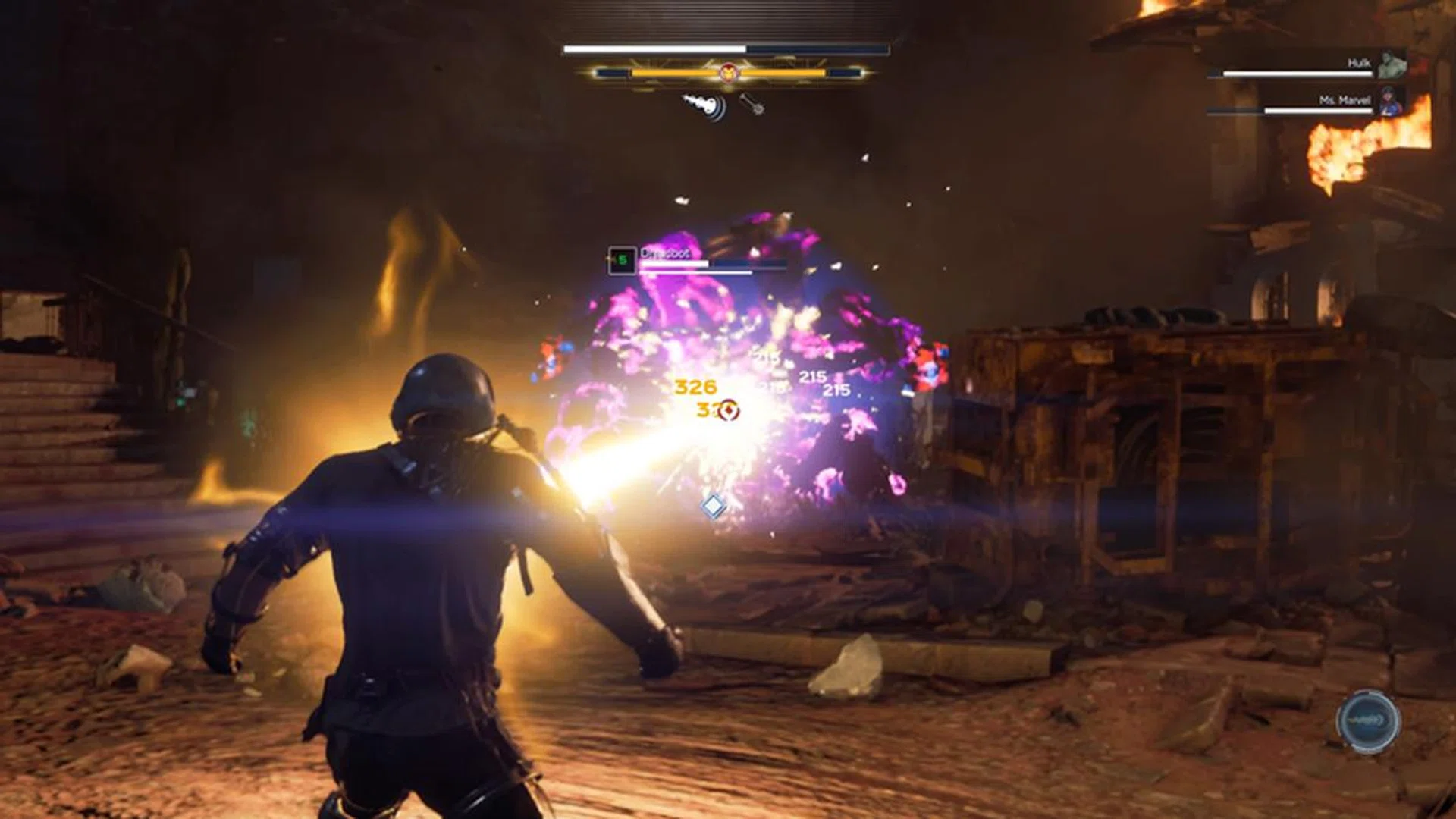Click the red target lock-on reticle
The height and width of the screenshot is (819, 1456).
pos(729,411)
